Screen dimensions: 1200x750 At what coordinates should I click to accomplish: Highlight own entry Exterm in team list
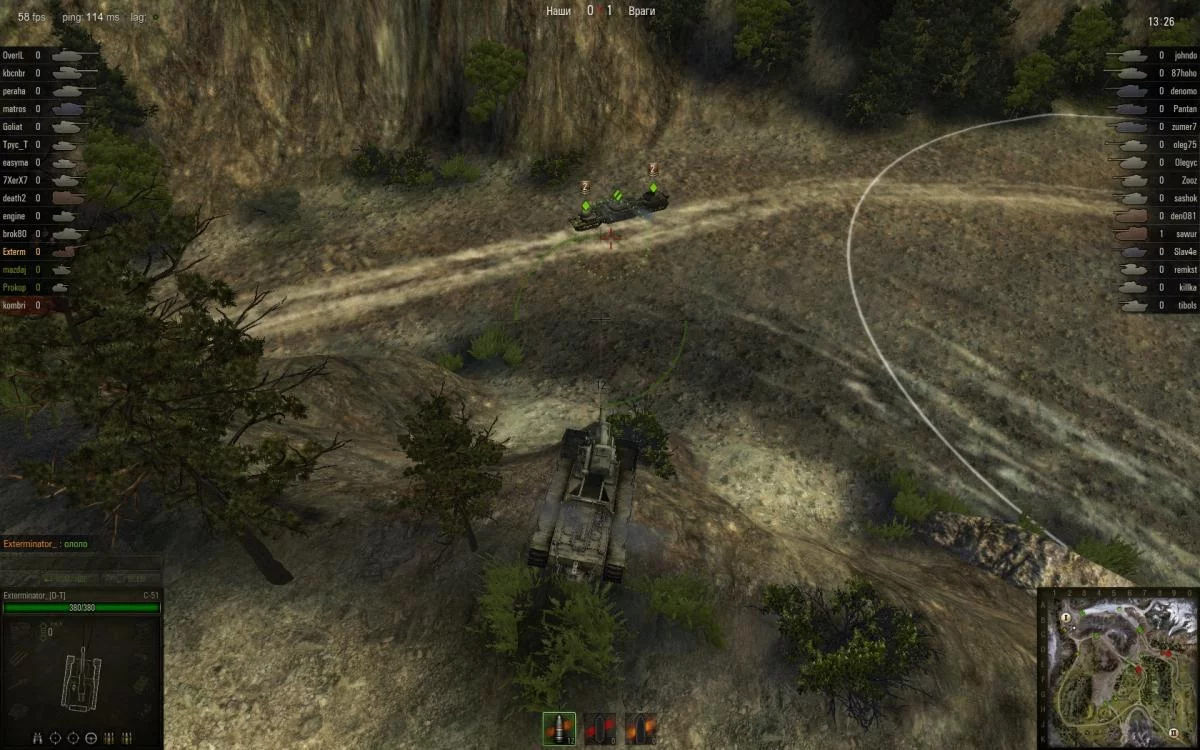pyautogui.click(x=15, y=252)
